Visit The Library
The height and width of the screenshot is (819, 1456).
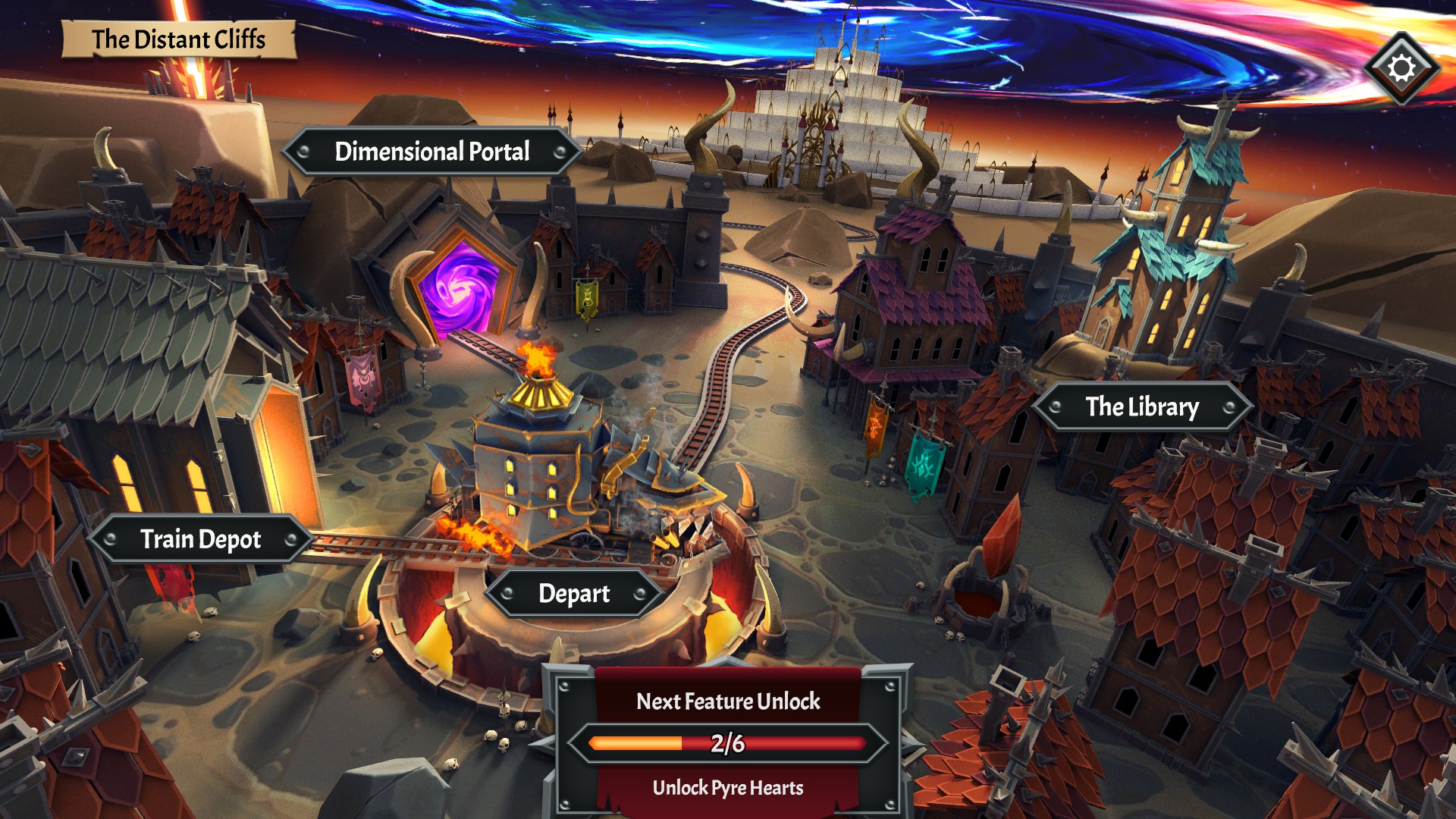point(1141,407)
